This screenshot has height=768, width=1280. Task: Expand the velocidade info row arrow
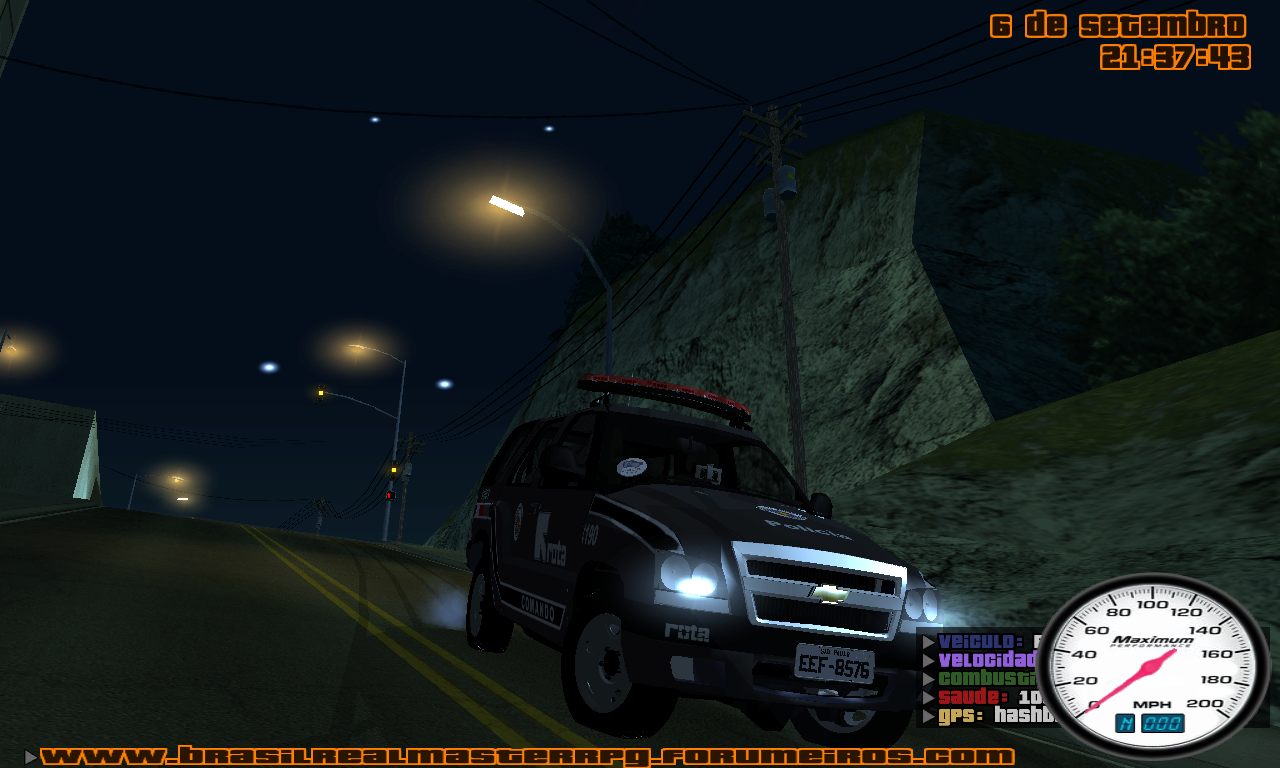(927, 659)
